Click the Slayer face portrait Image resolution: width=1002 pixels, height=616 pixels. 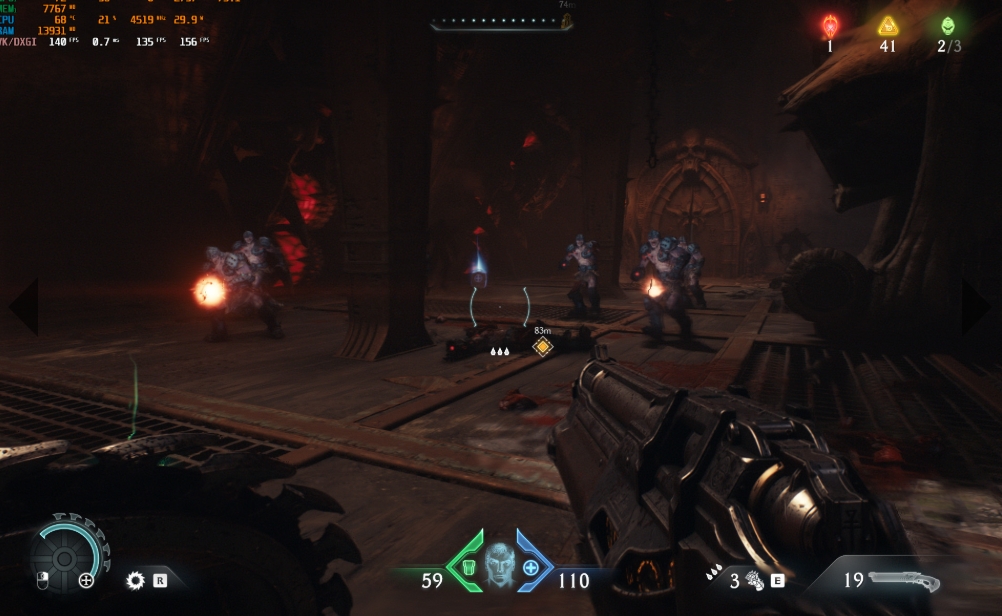(499, 567)
